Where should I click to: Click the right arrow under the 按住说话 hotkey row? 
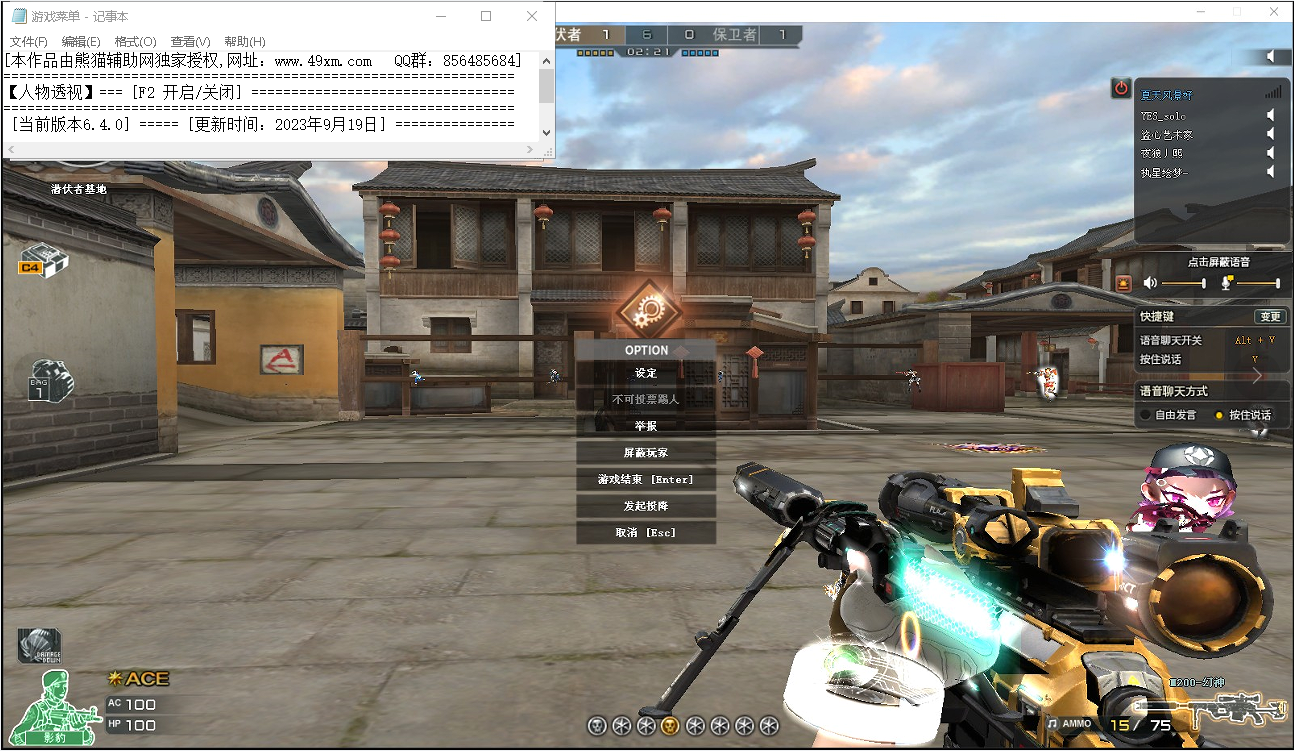[x=1258, y=377]
